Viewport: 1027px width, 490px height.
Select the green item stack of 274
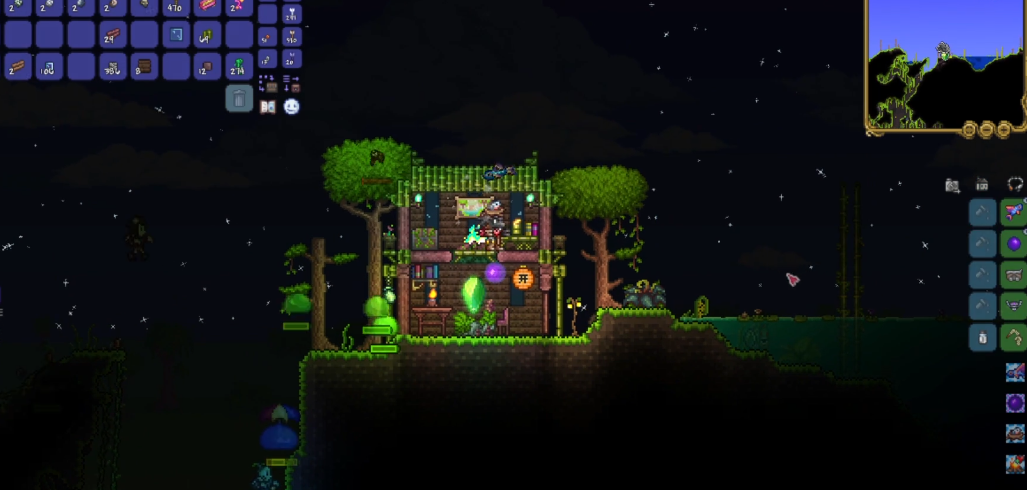click(x=239, y=67)
